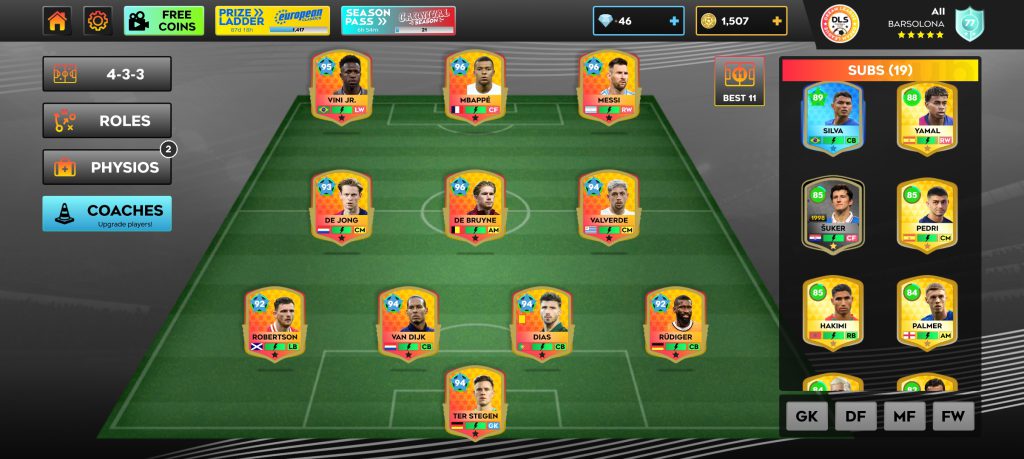This screenshot has height=459, width=1024.
Task: Open the Roles menu
Action: tap(107, 121)
